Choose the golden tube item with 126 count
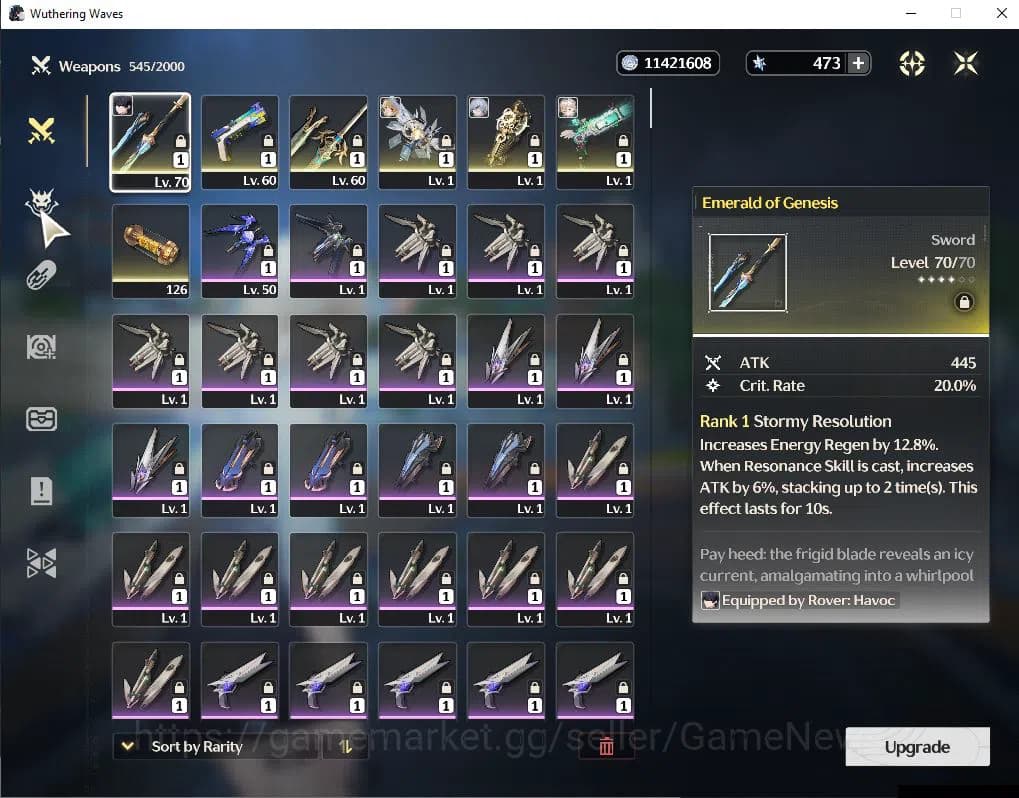Viewport: 1019px width, 798px height. pyautogui.click(x=150, y=250)
